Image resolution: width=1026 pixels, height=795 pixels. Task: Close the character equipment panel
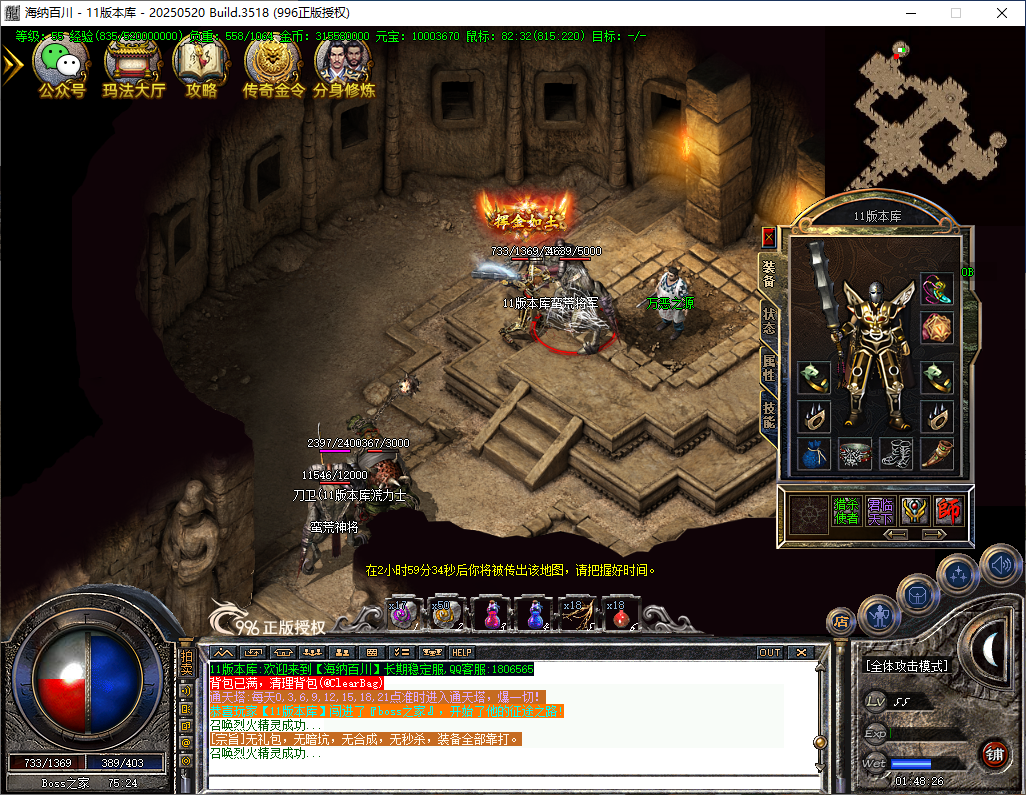click(768, 237)
